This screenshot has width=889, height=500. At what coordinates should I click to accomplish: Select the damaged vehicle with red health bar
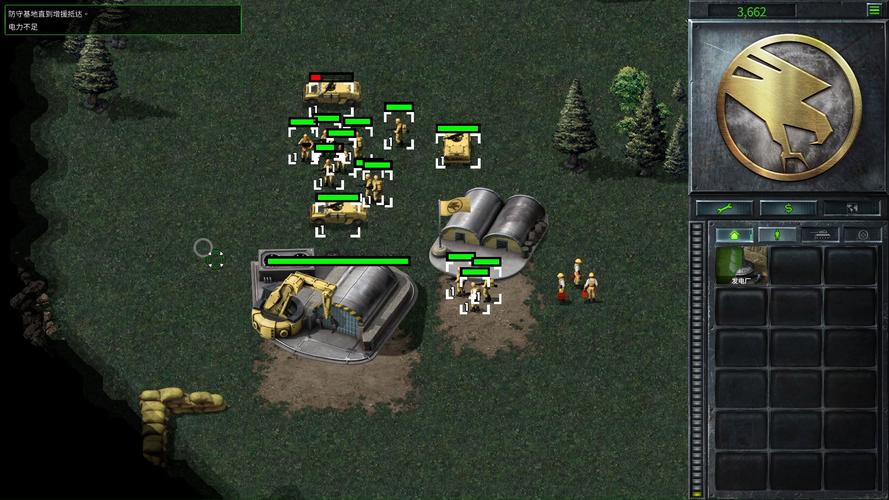[x=330, y=92]
